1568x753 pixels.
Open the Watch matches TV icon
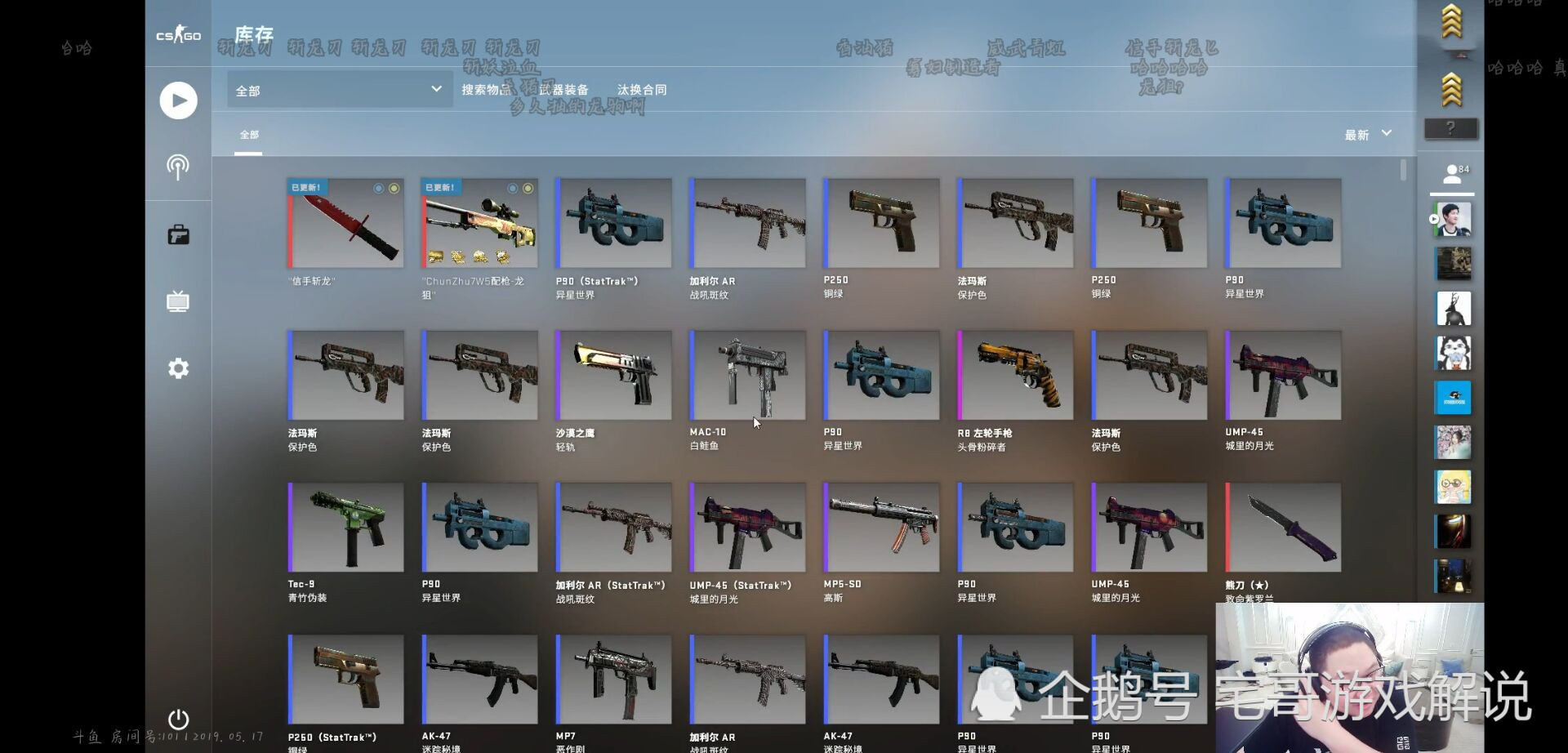tap(178, 301)
